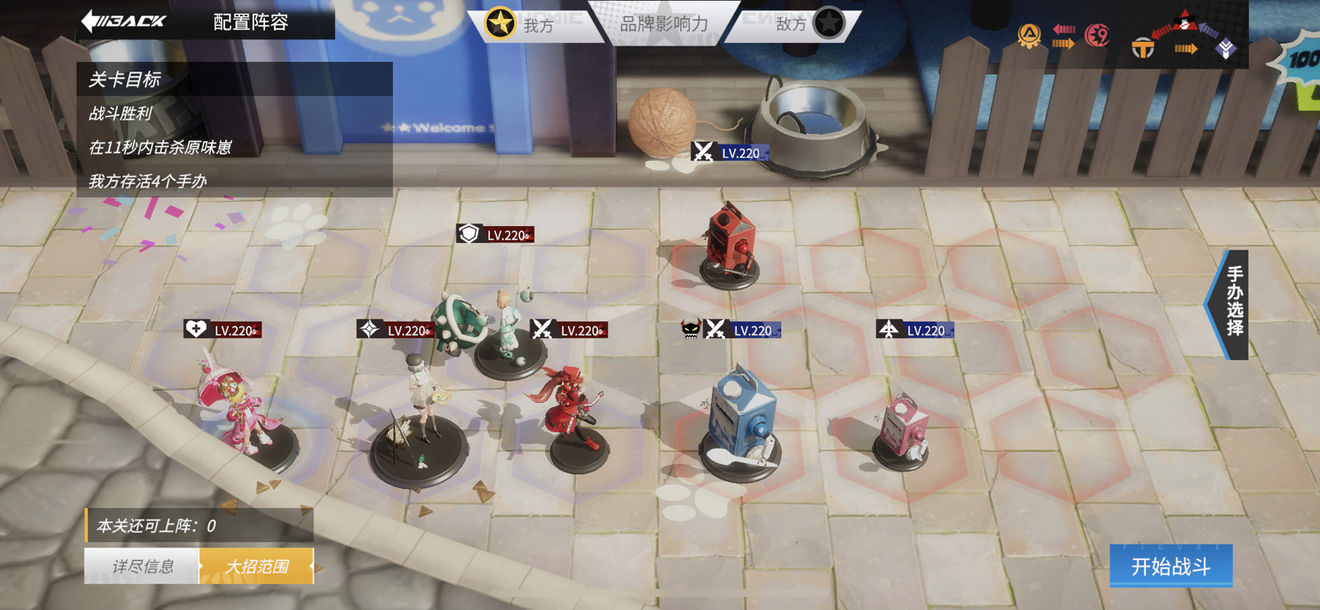This screenshot has width=1320, height=610.
Task: Start the battle with 开始战斗
Action: [x=1170, y=566]
